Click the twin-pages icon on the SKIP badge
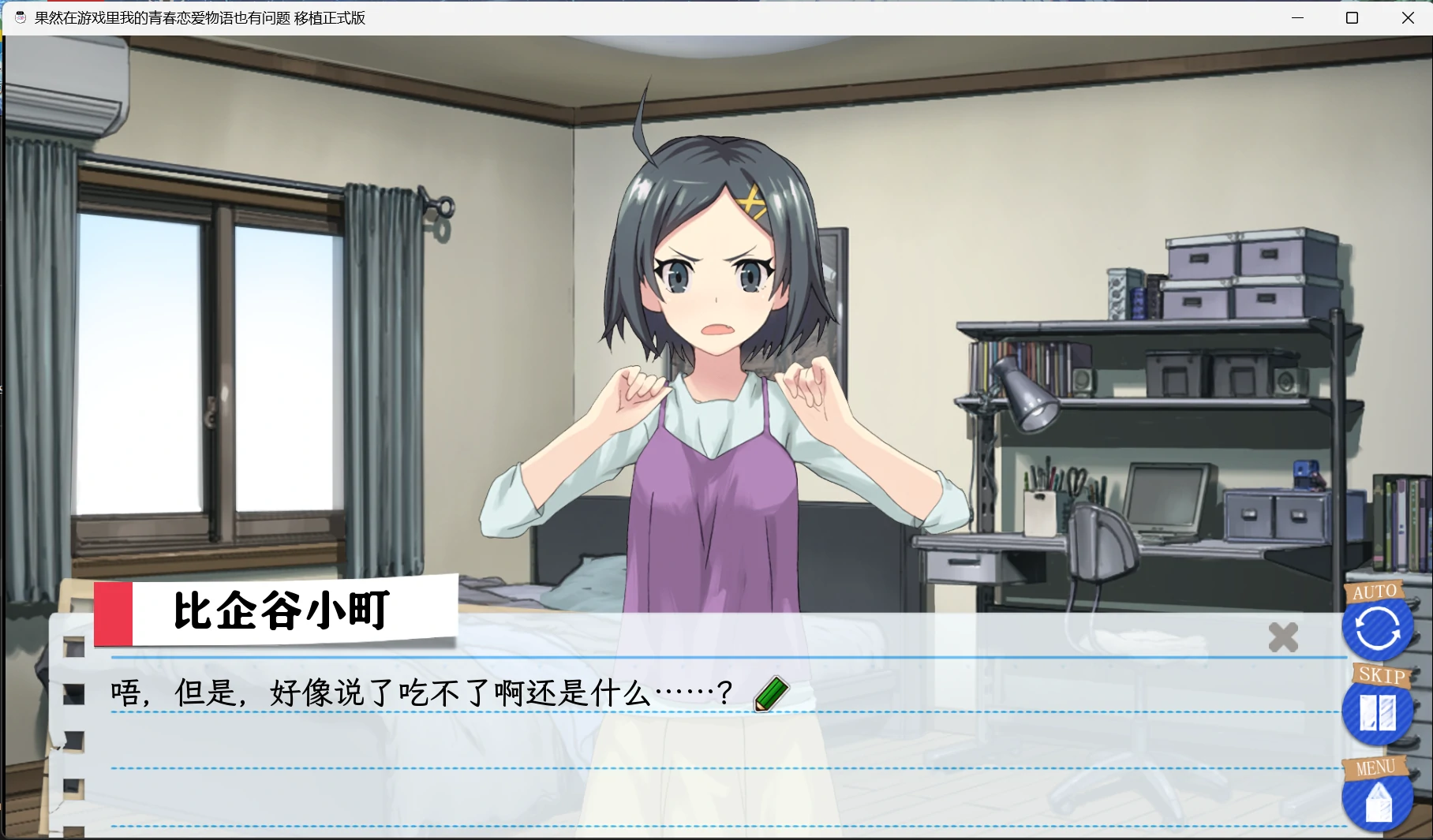Screen dimensions: 1433x840 point(1377,711)
